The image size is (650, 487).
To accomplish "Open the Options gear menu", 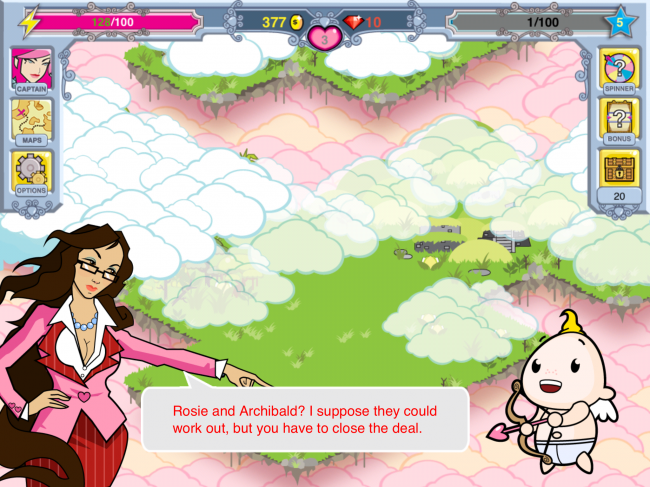I will point(31,176).
